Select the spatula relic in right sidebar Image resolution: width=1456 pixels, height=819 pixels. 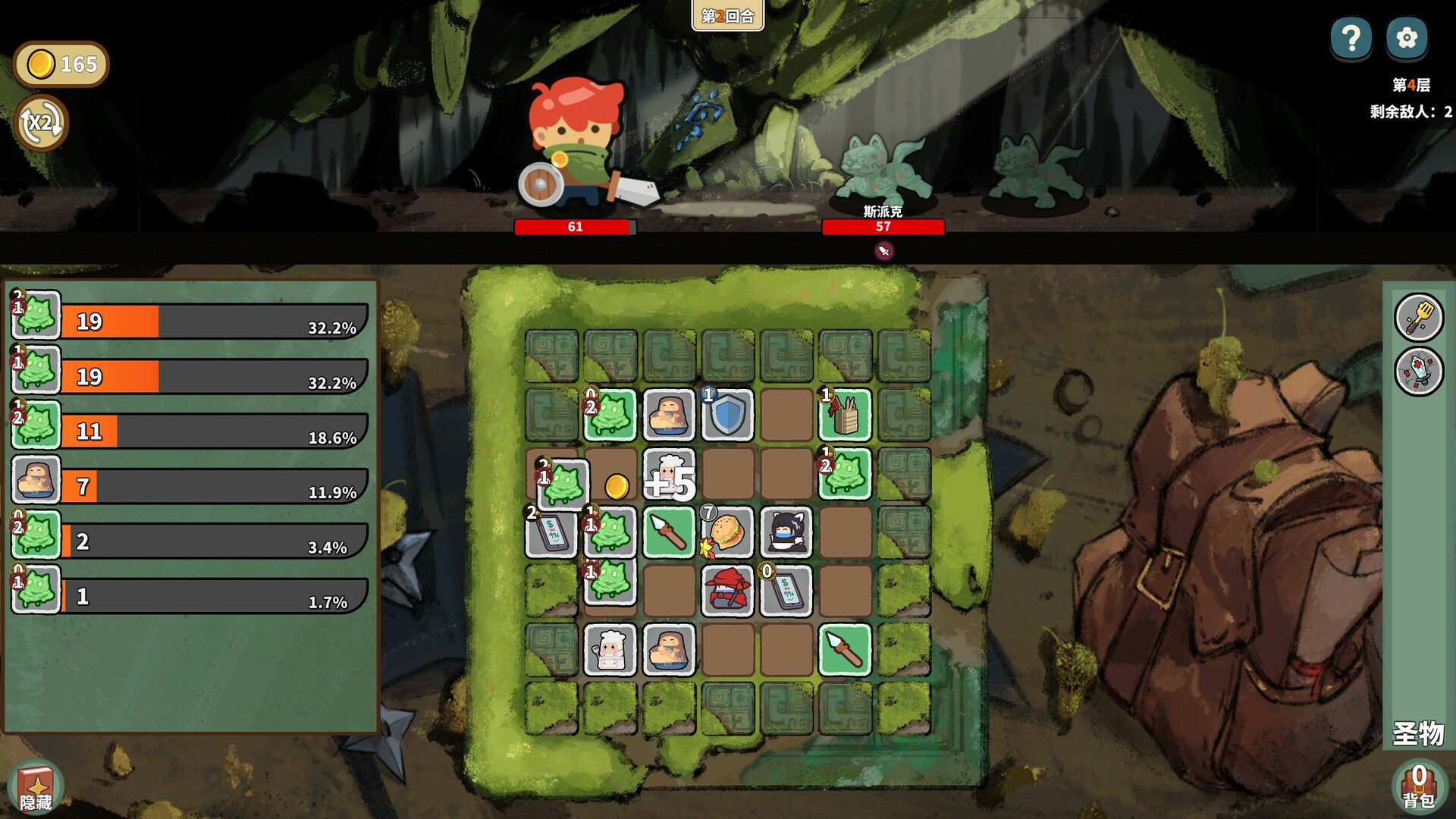(1420, 317)
